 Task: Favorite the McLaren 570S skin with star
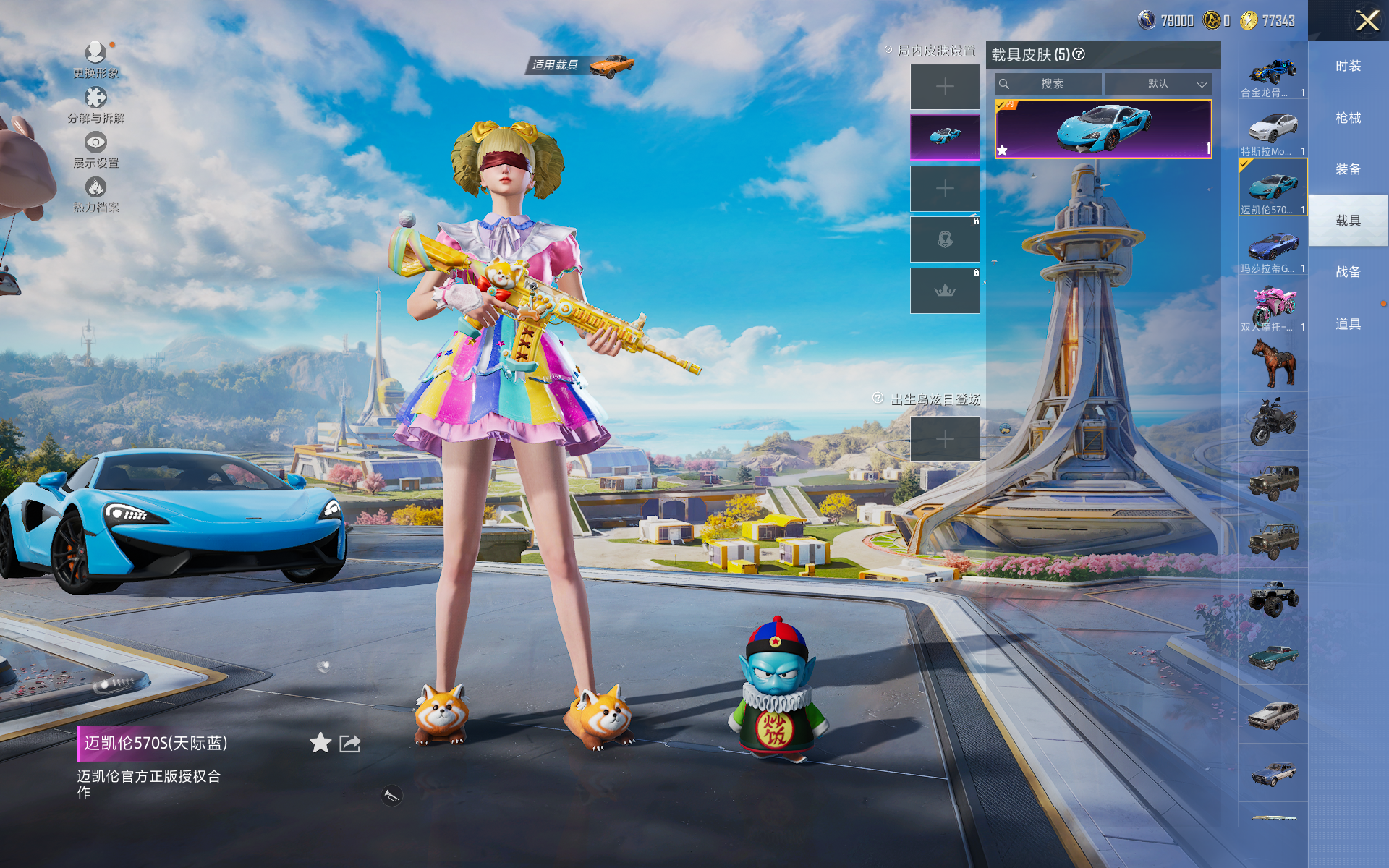[x=320, y=743]
